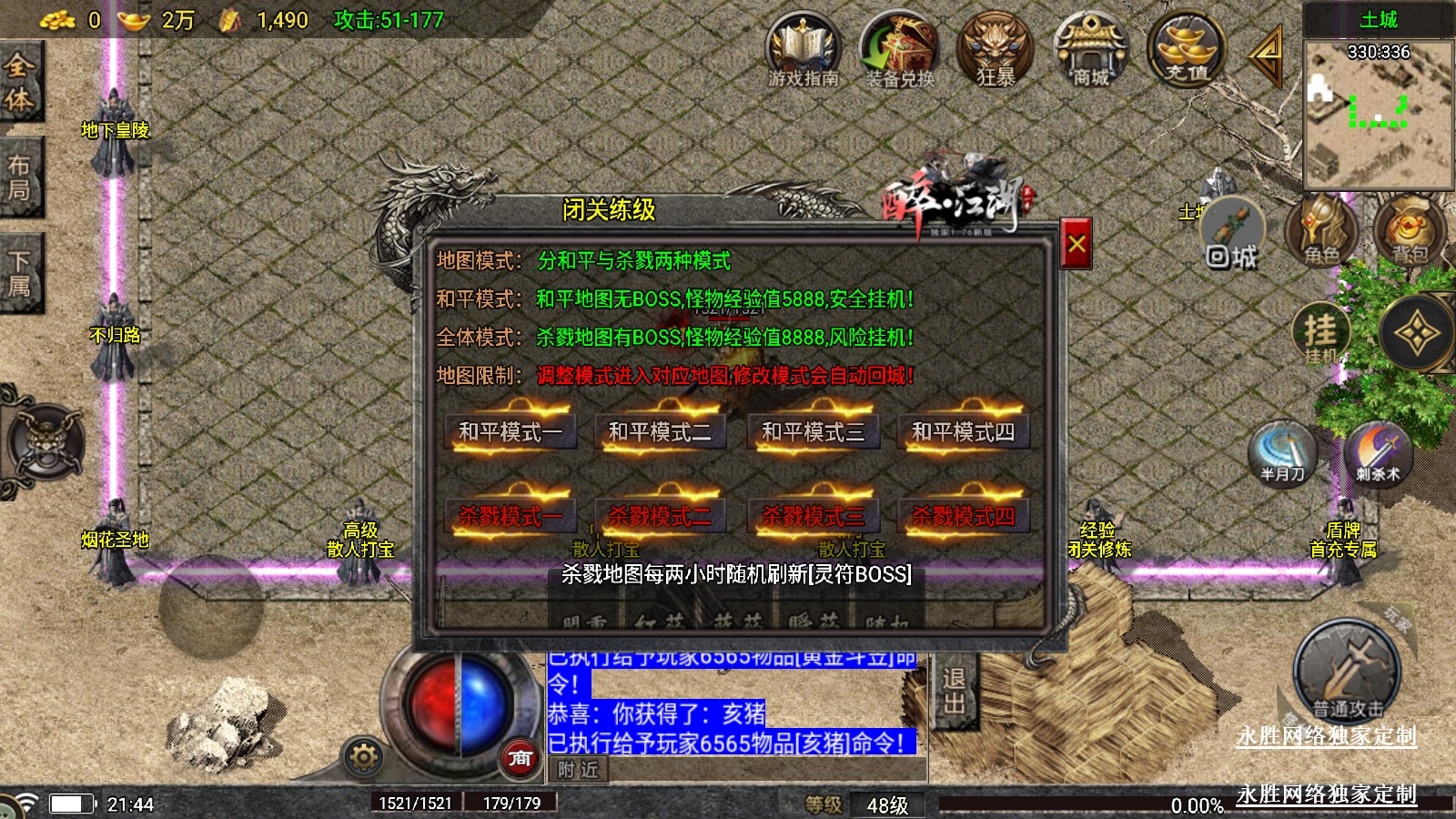Screen dimensions: 1456x819
Task: Open the 充值 recharge menu
Action: tap(1187, 50)
